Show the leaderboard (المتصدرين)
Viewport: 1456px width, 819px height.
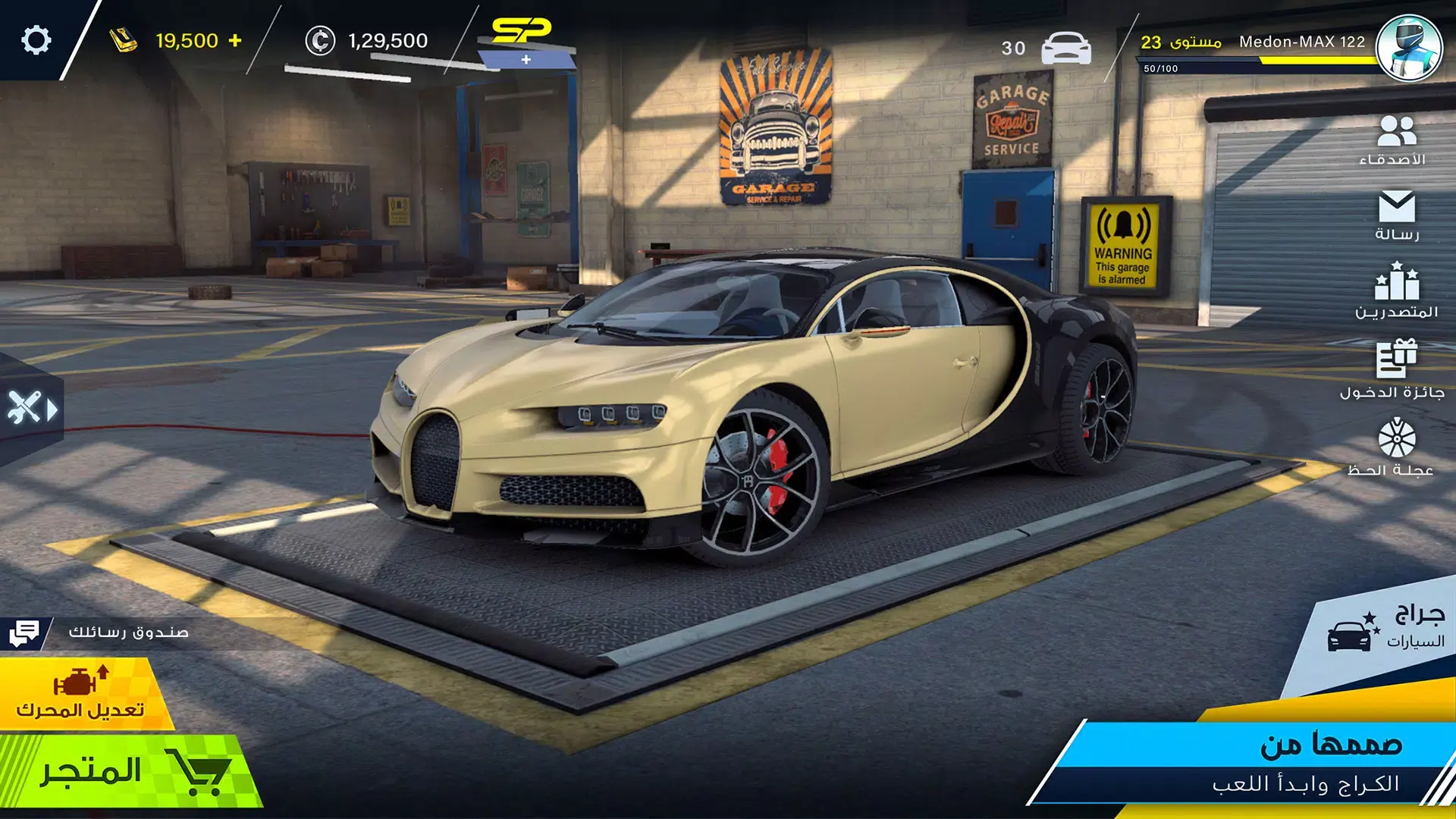(1396, 291)
